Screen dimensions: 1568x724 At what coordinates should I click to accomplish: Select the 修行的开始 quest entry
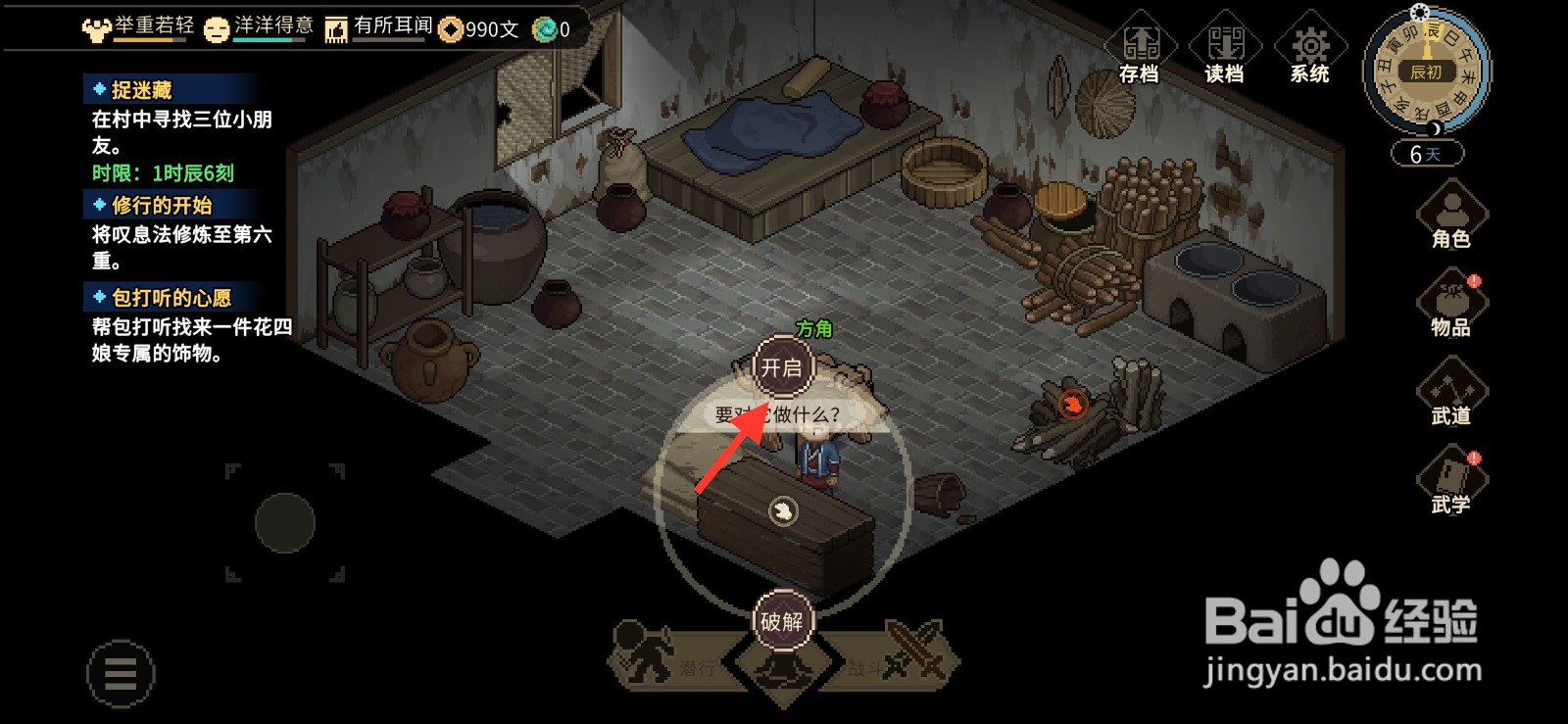[x=162, y=205]
